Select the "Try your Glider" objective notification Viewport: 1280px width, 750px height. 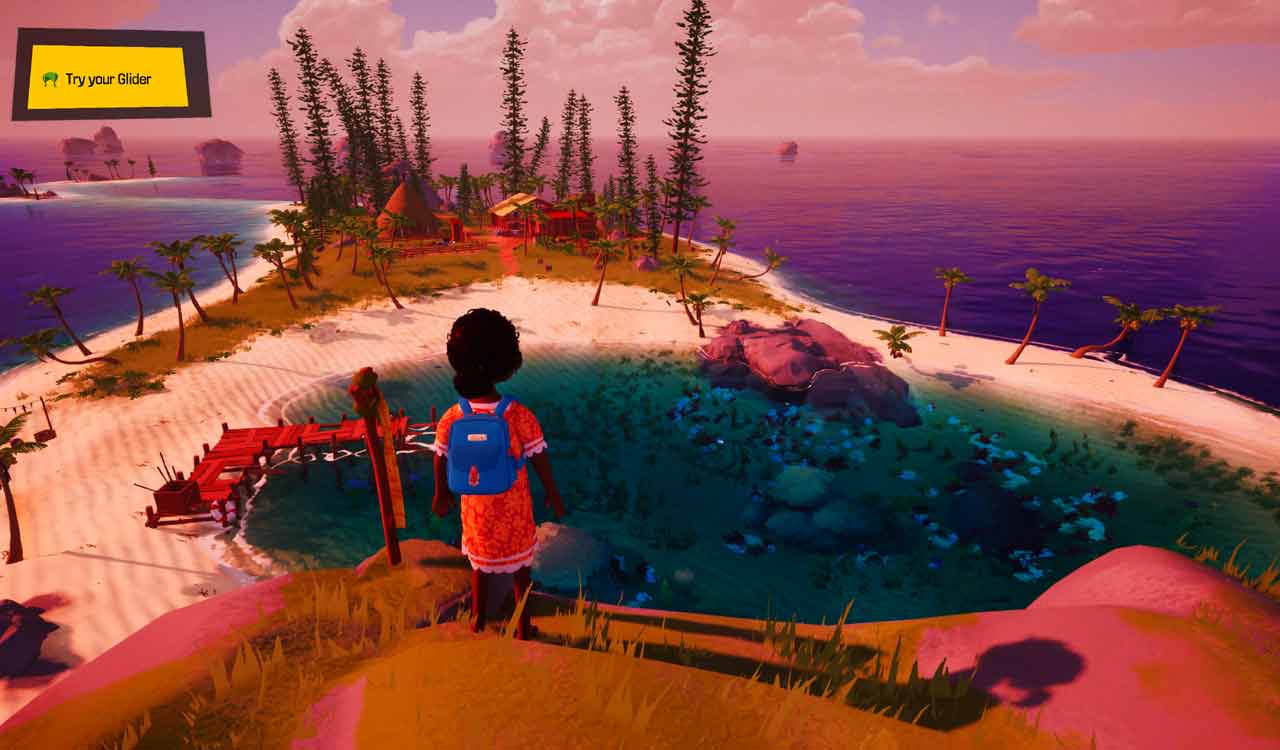coord(108,77)
